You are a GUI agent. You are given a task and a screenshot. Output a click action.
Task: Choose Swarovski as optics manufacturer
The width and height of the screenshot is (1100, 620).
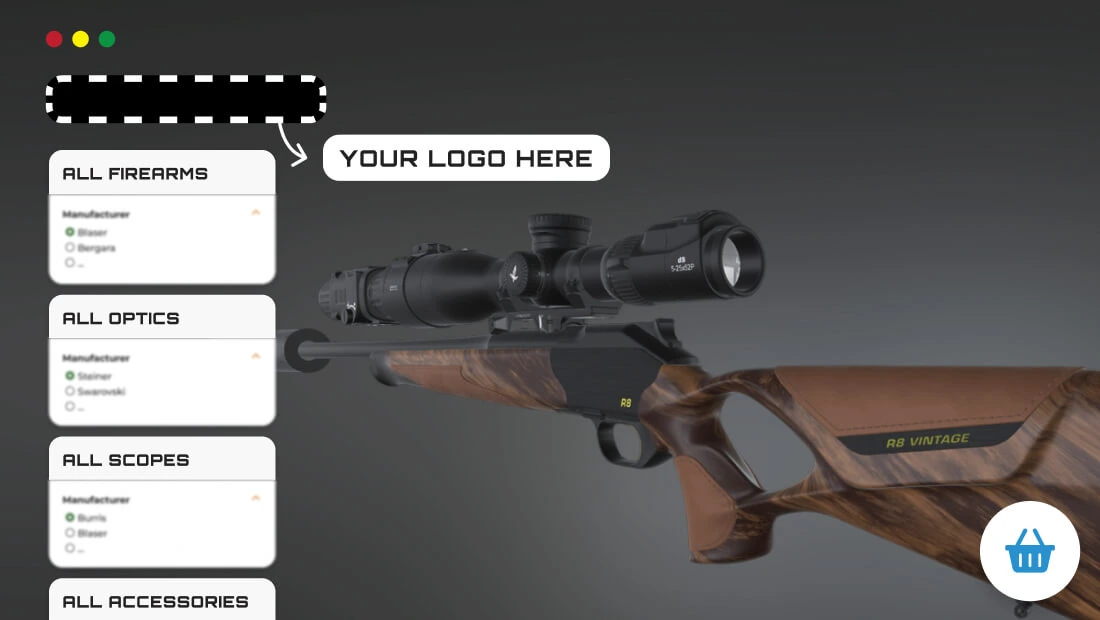[x=70, y=391]
